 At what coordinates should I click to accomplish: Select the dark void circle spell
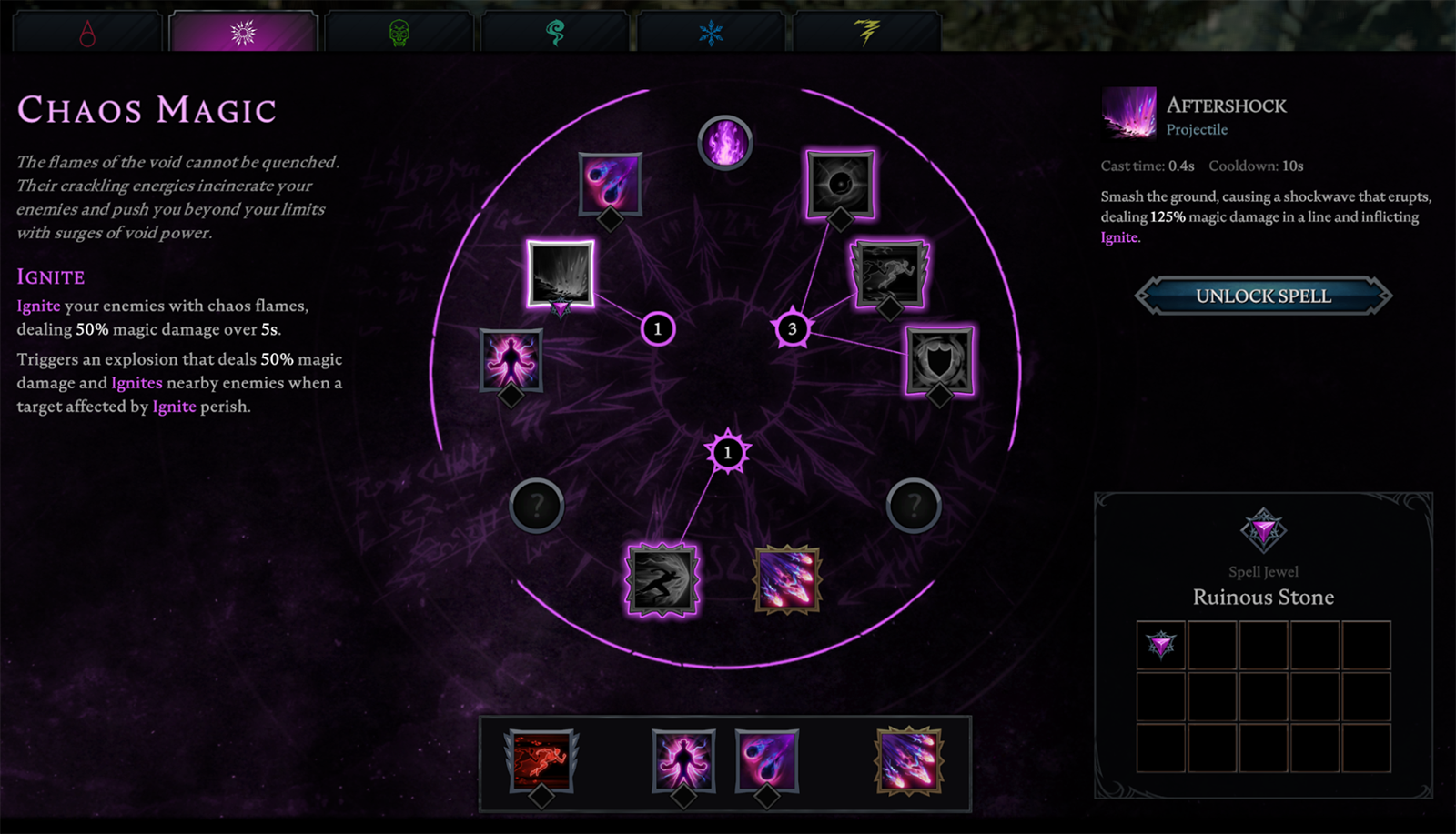tap(840, 184)
